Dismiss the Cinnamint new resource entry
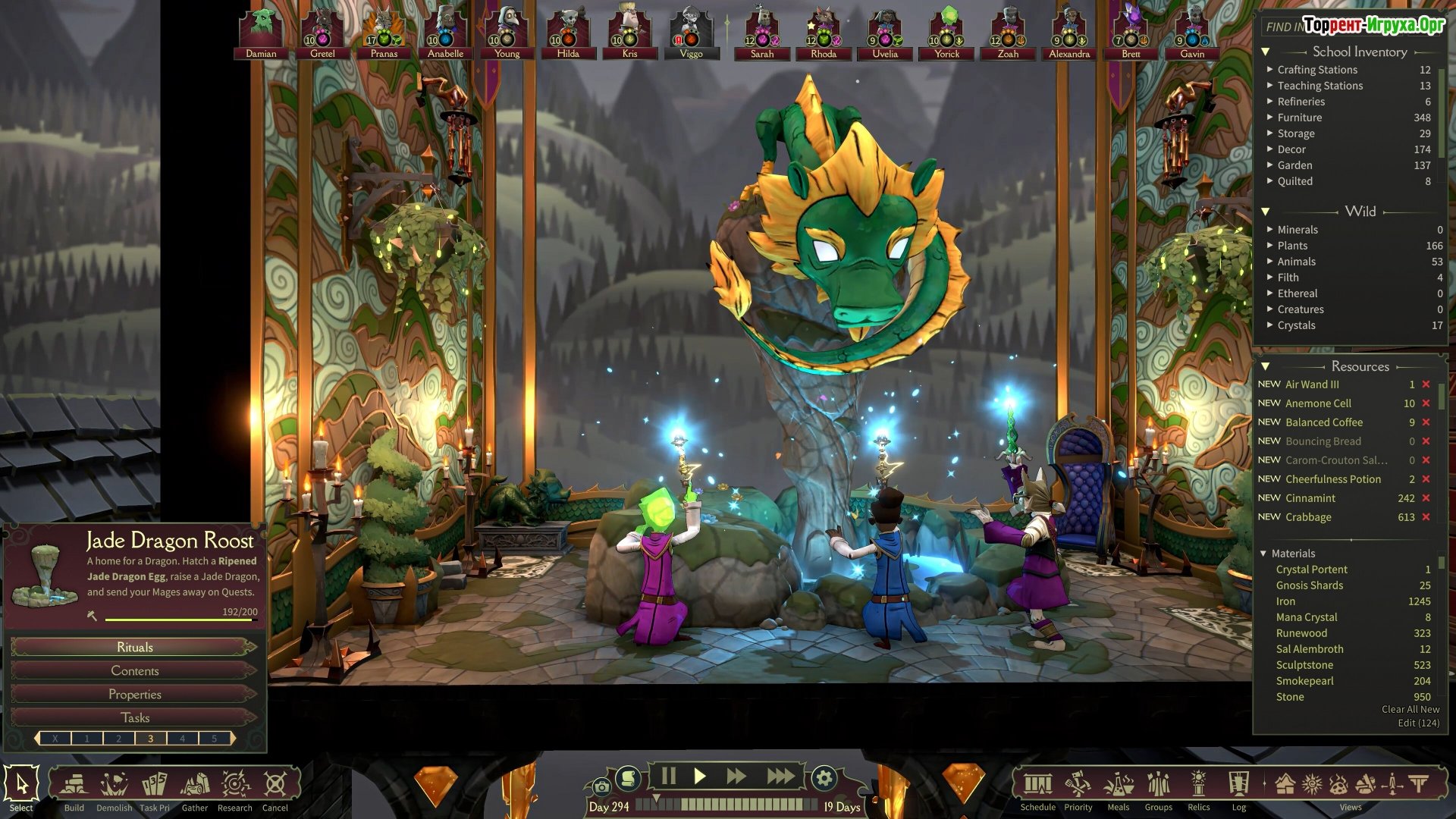 (1426, 498)
